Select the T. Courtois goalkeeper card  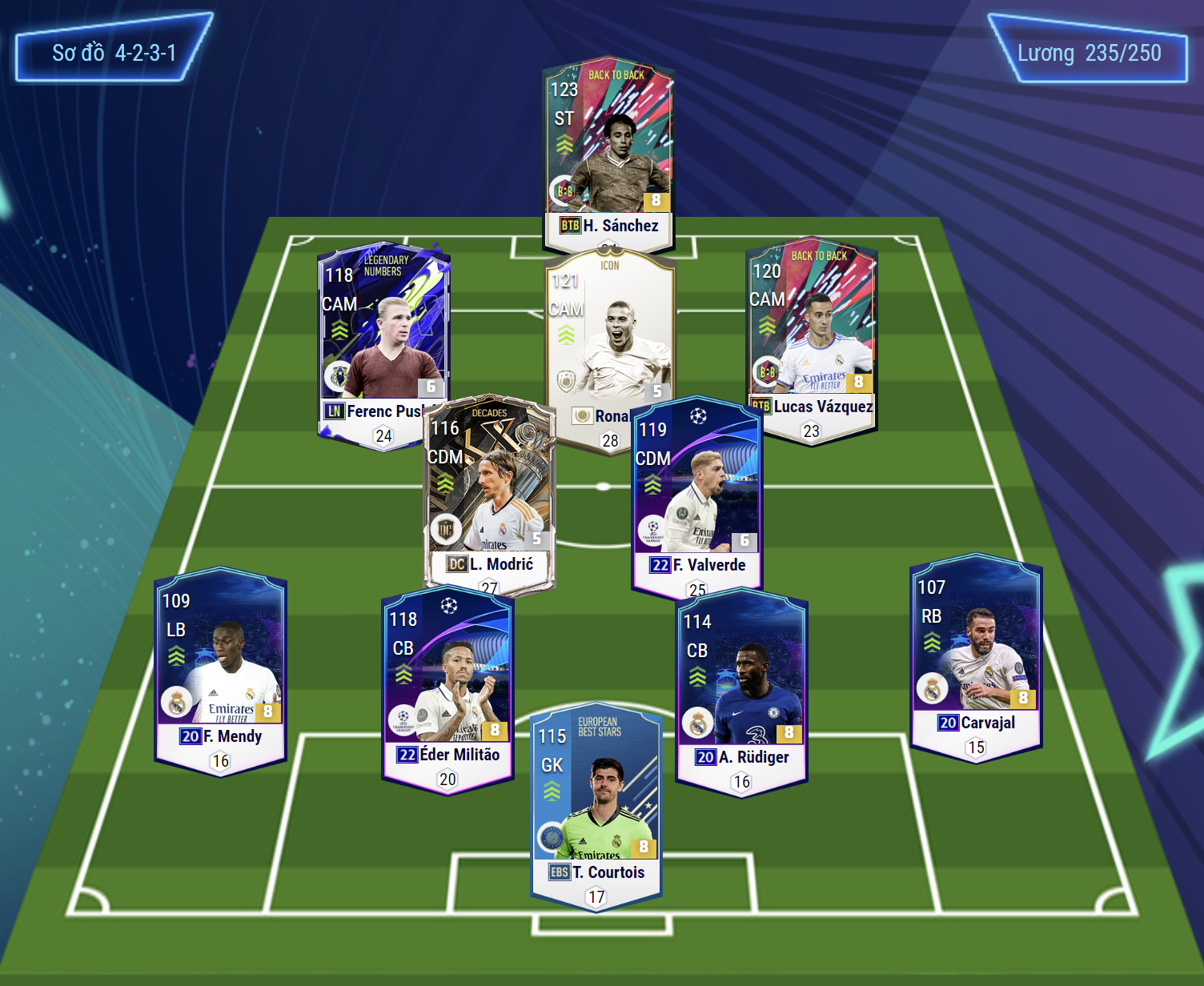coord(596,800)
